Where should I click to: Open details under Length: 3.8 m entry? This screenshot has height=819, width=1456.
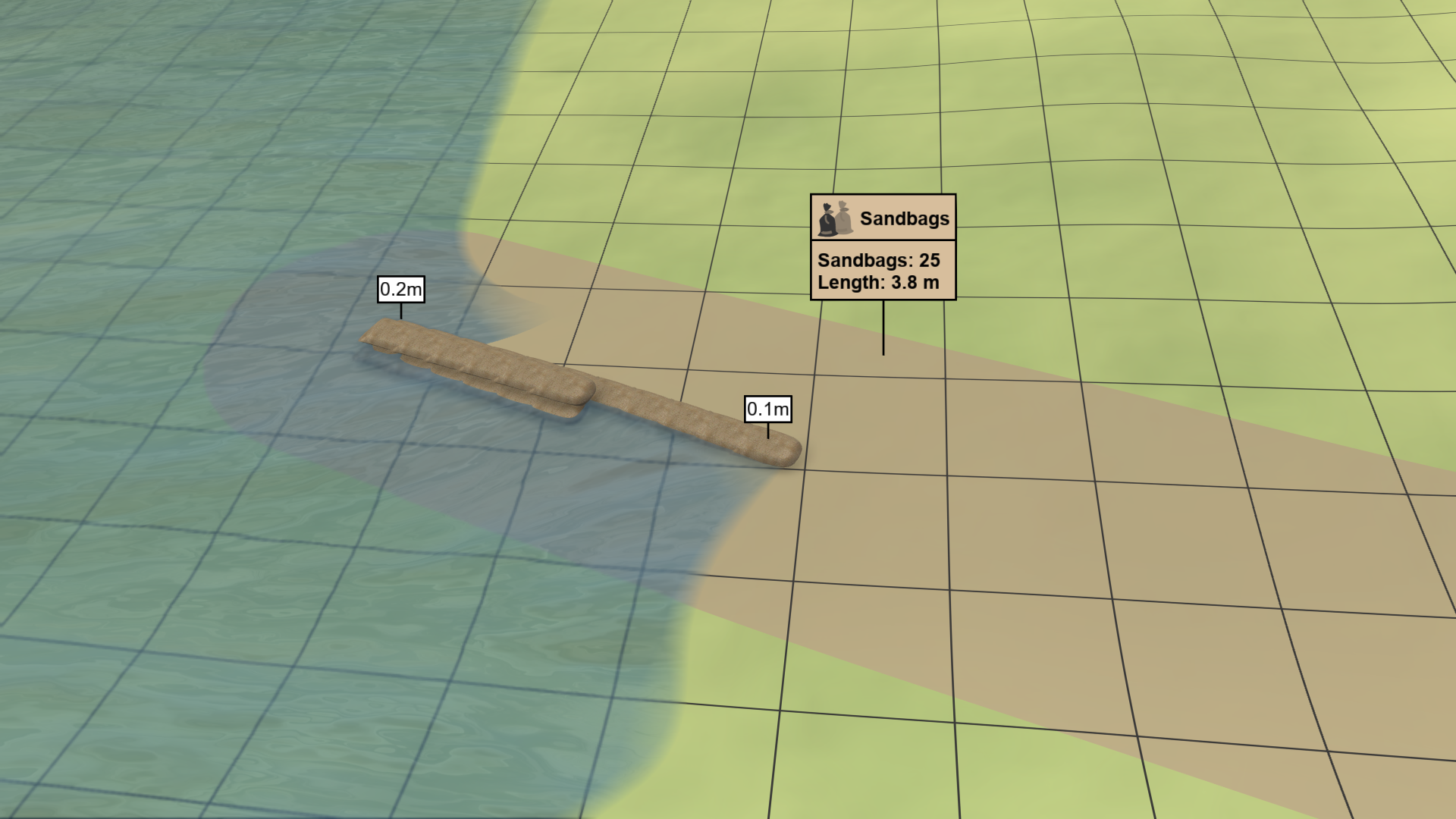coord(880,282)
